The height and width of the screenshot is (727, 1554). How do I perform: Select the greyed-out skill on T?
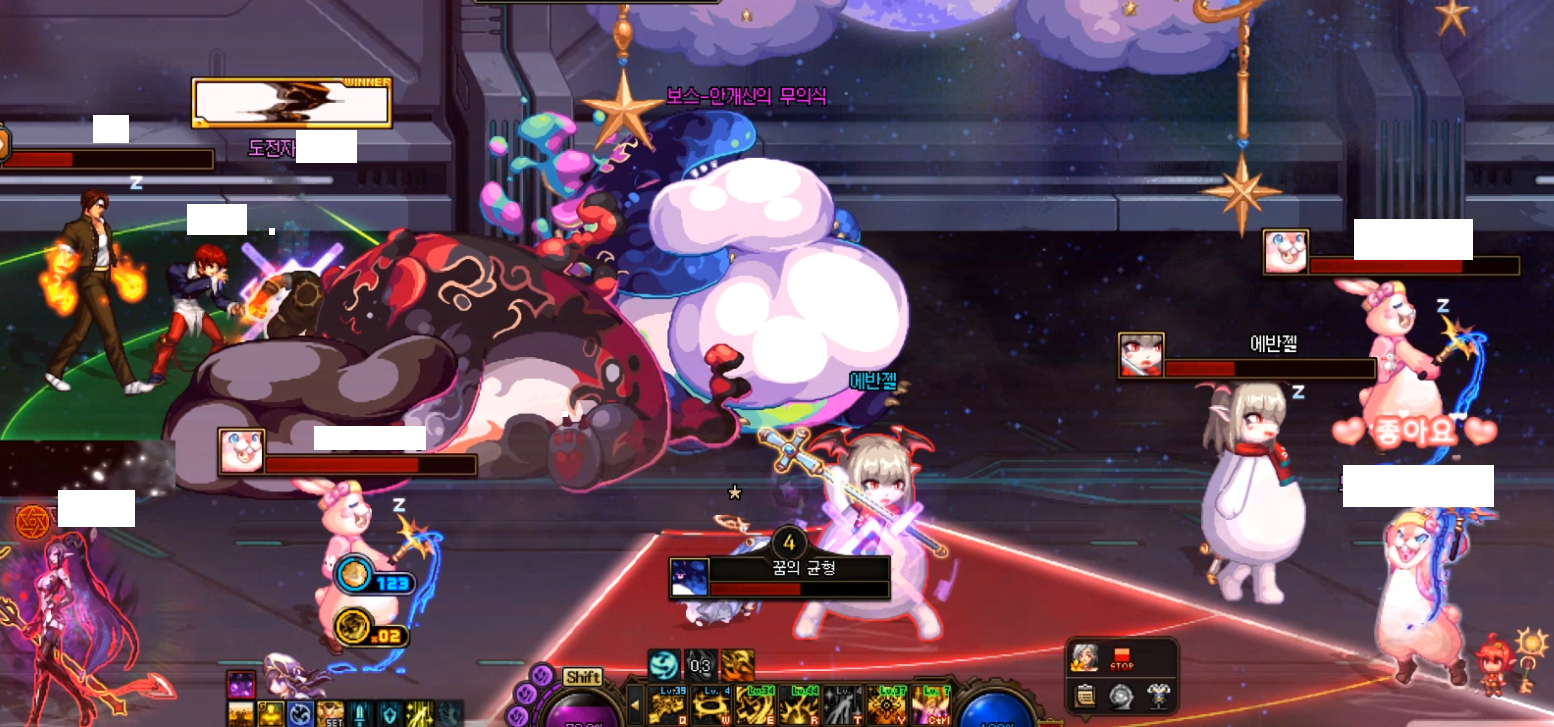[841, 707]
